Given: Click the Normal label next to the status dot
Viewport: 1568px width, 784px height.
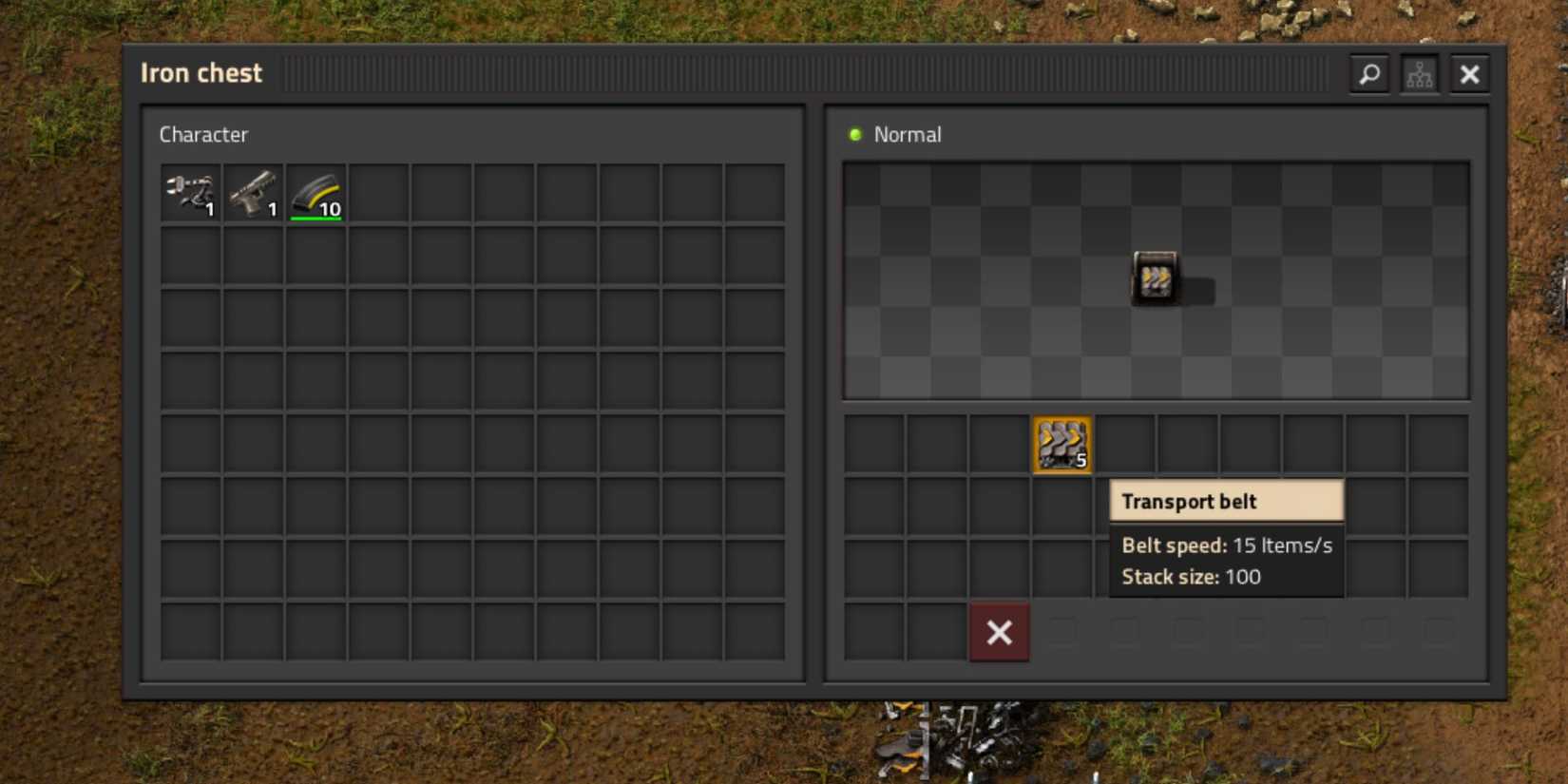Looking at the screenshot, I should tap(908, 134).
